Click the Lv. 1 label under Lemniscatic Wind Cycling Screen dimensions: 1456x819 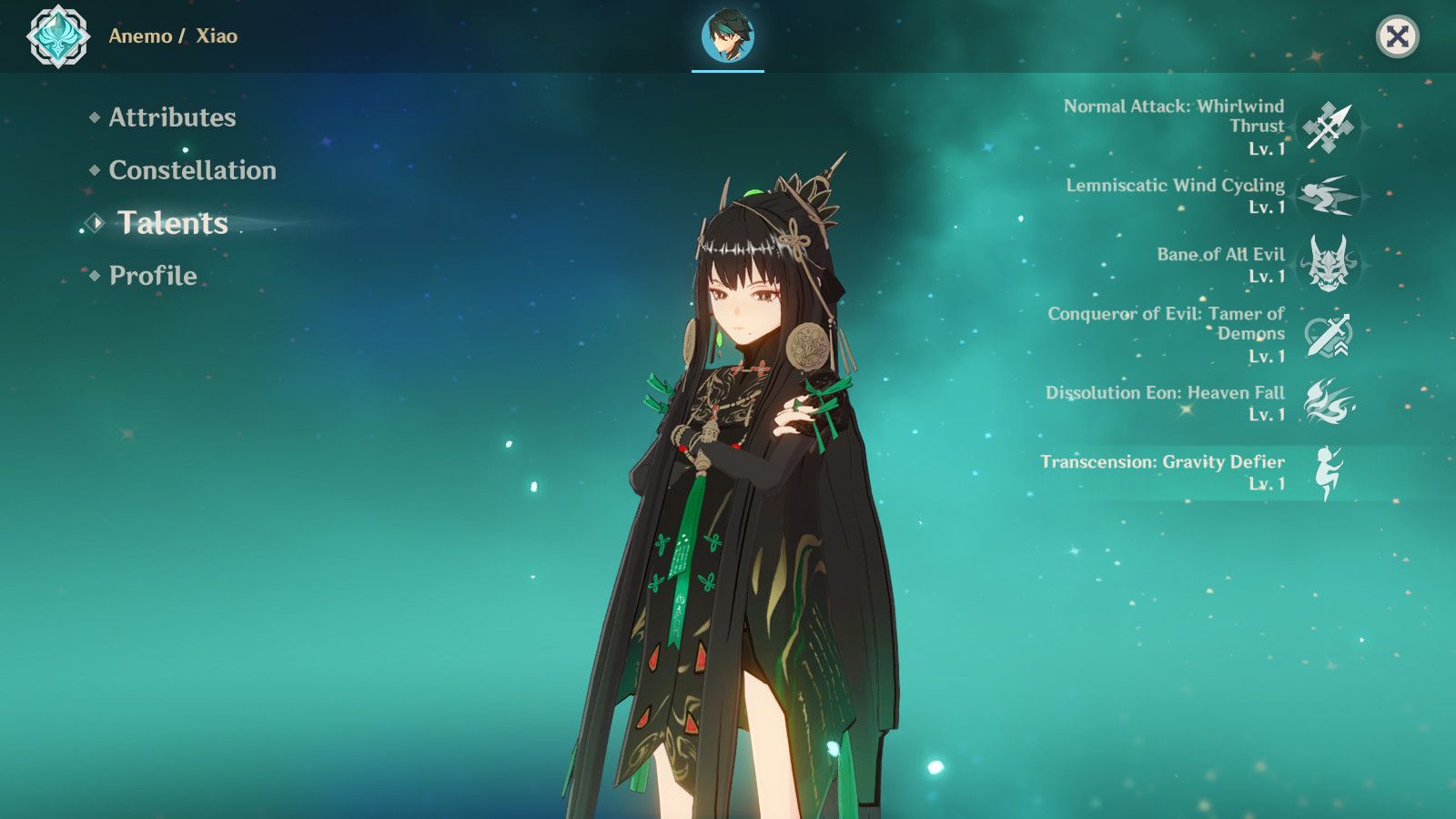click(x=1269, y=207)
